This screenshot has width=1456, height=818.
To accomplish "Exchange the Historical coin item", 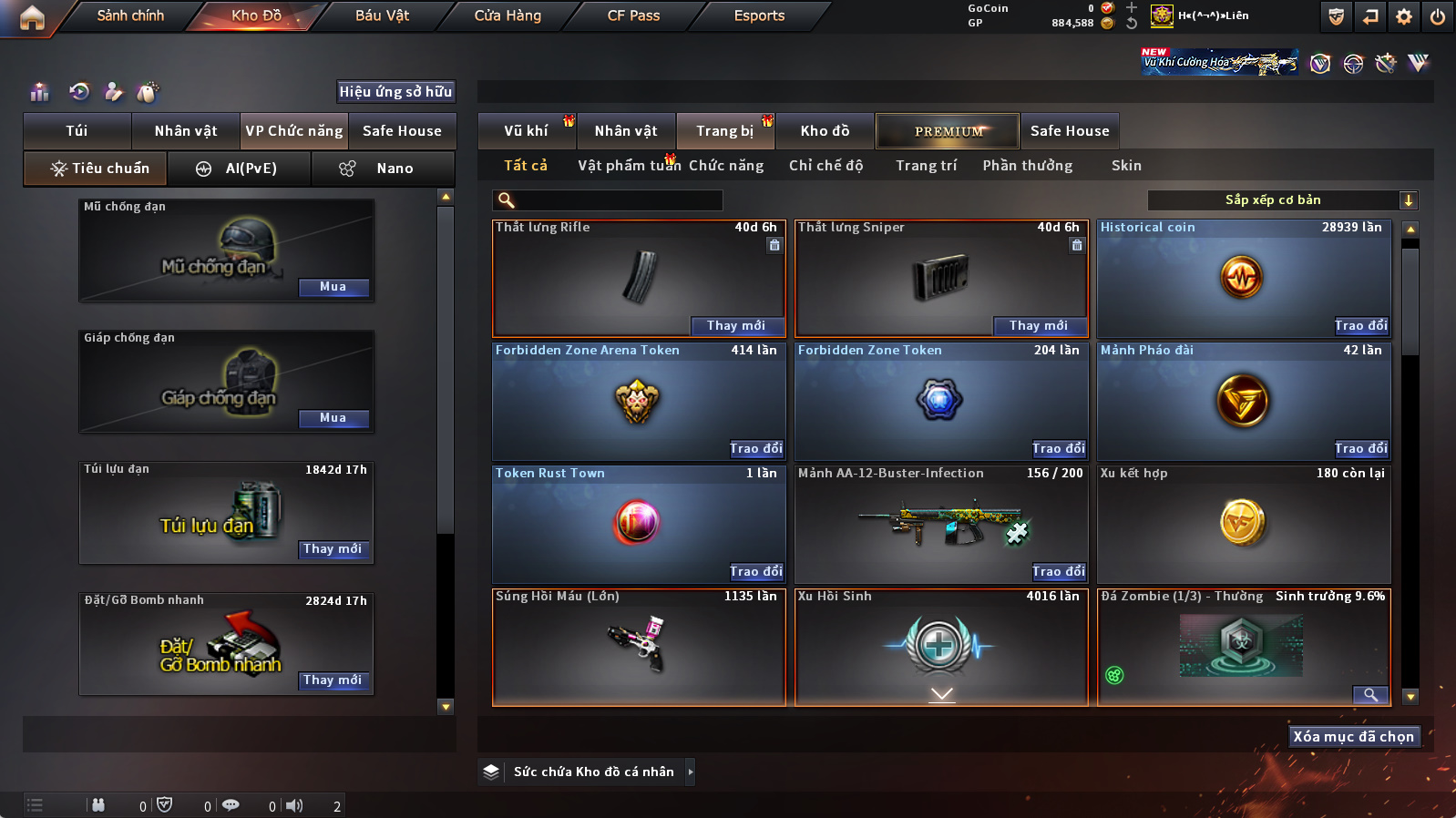I will click(x=1360, y=326).
